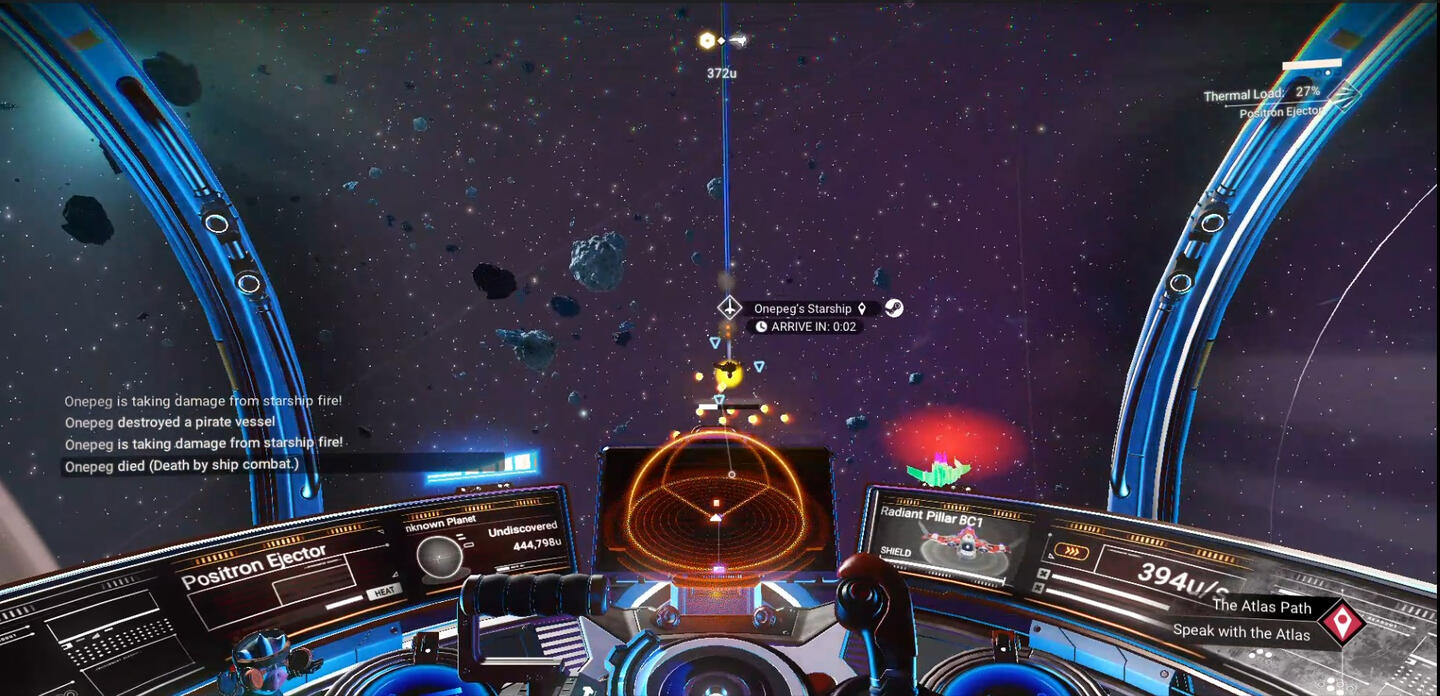Select the Onepeg's Starship waypoint marker
1440x696 pixels.
point(729,308)
